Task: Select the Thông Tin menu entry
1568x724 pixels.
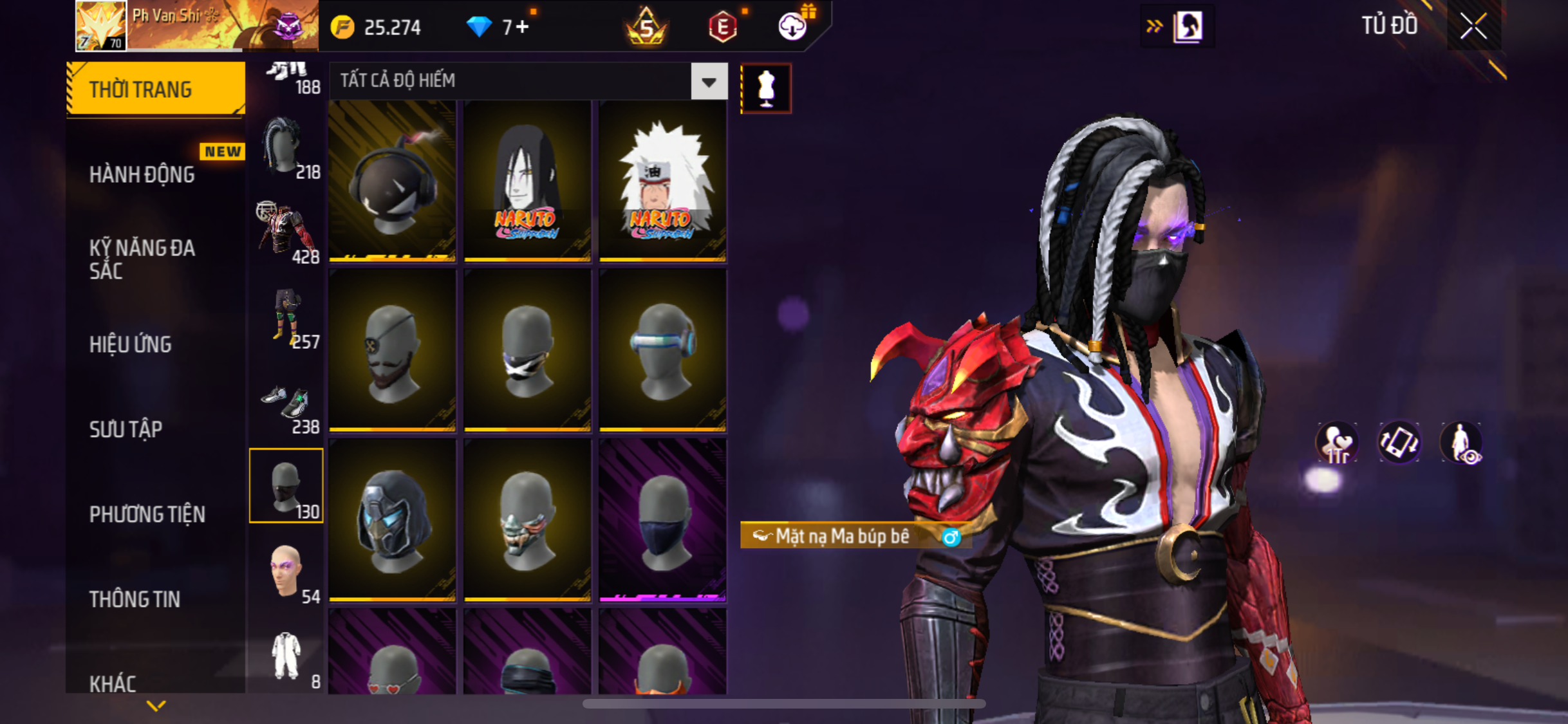Action: 135,599
